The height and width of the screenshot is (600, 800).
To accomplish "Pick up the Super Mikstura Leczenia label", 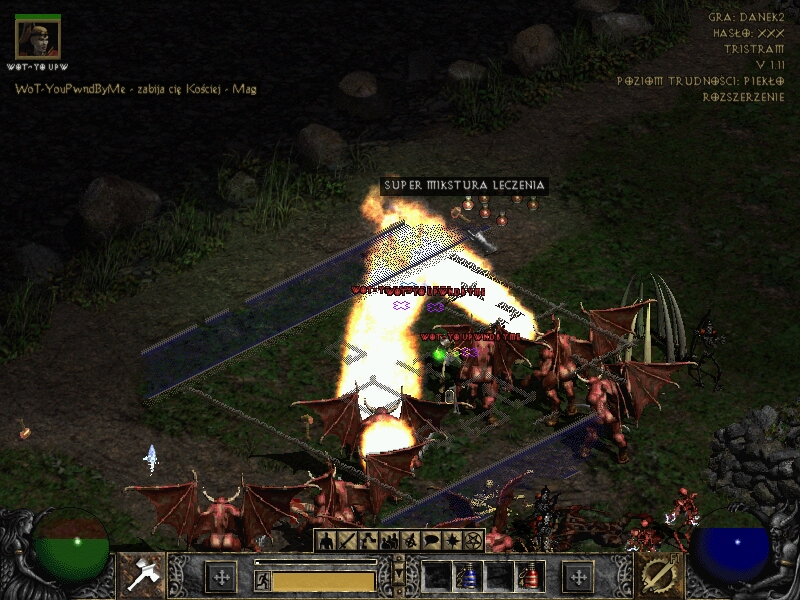I will [464, 186].
